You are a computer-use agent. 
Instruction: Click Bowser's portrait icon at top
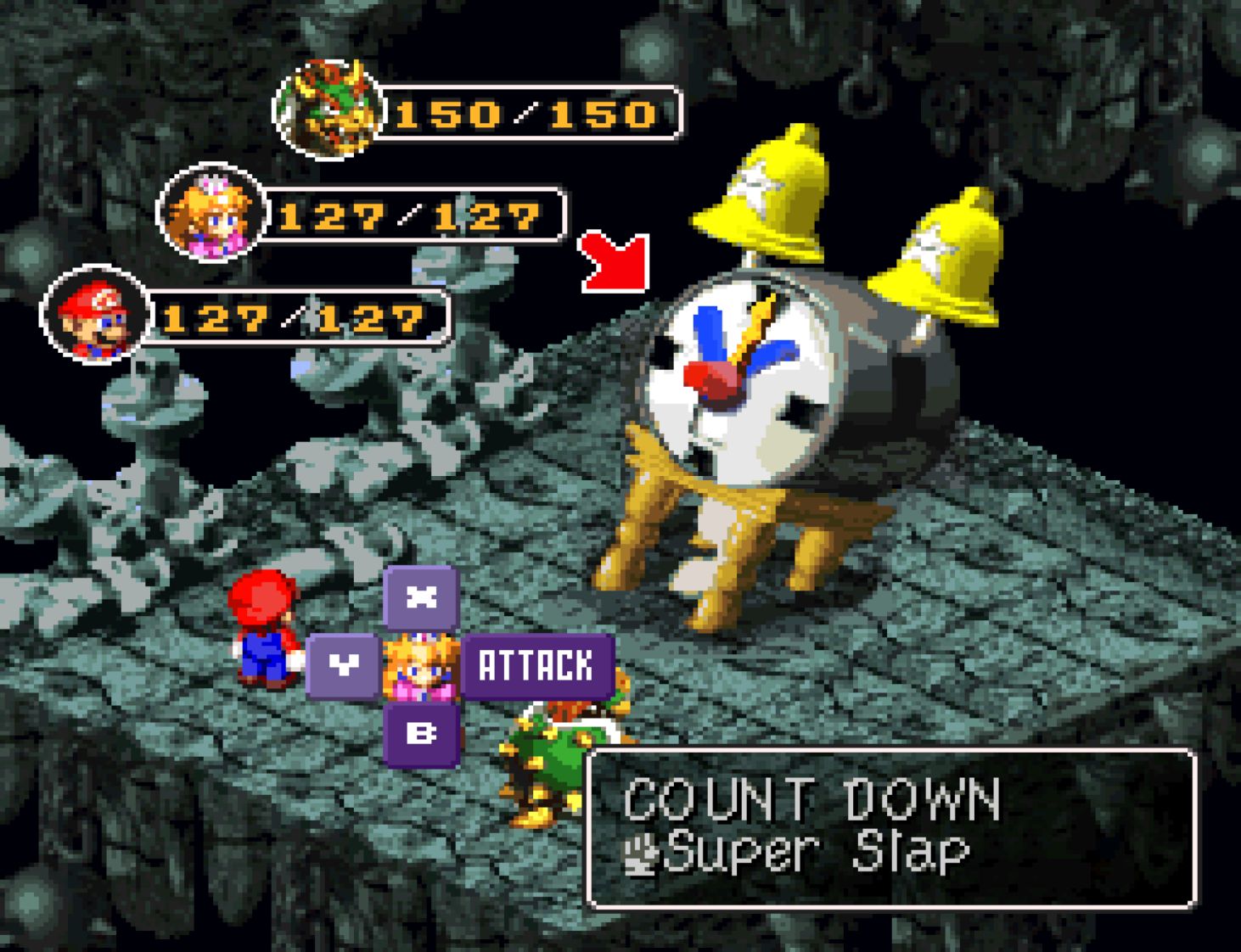click(329, 107)
